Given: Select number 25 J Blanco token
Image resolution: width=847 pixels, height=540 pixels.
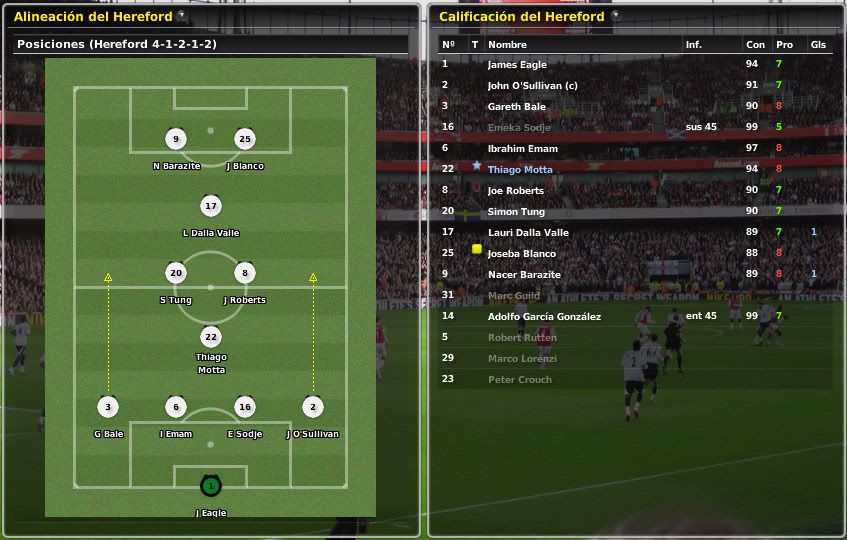Looking at the screenshot, I should coord(244,139).
